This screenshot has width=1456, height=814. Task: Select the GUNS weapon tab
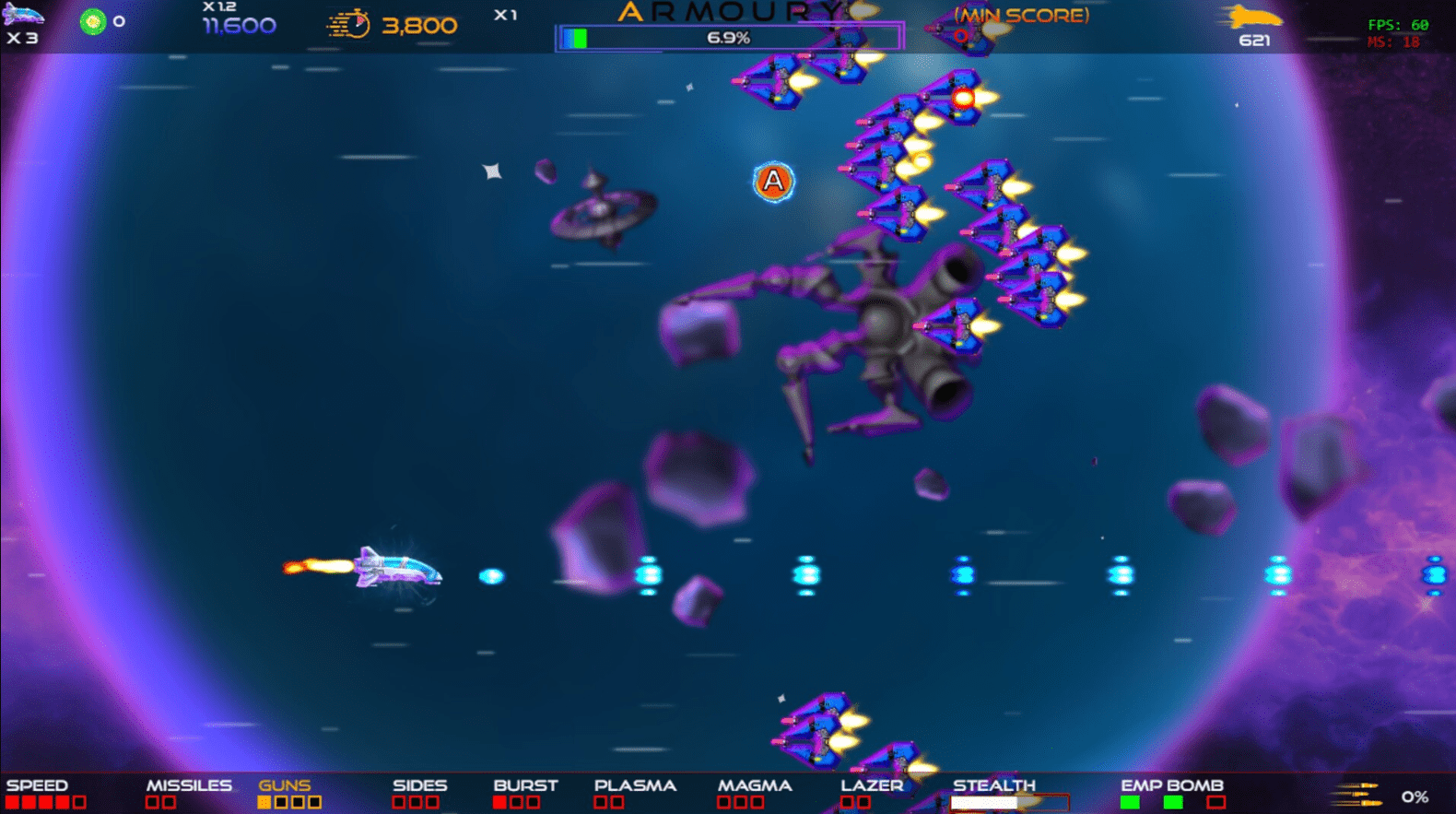(284, 785)
